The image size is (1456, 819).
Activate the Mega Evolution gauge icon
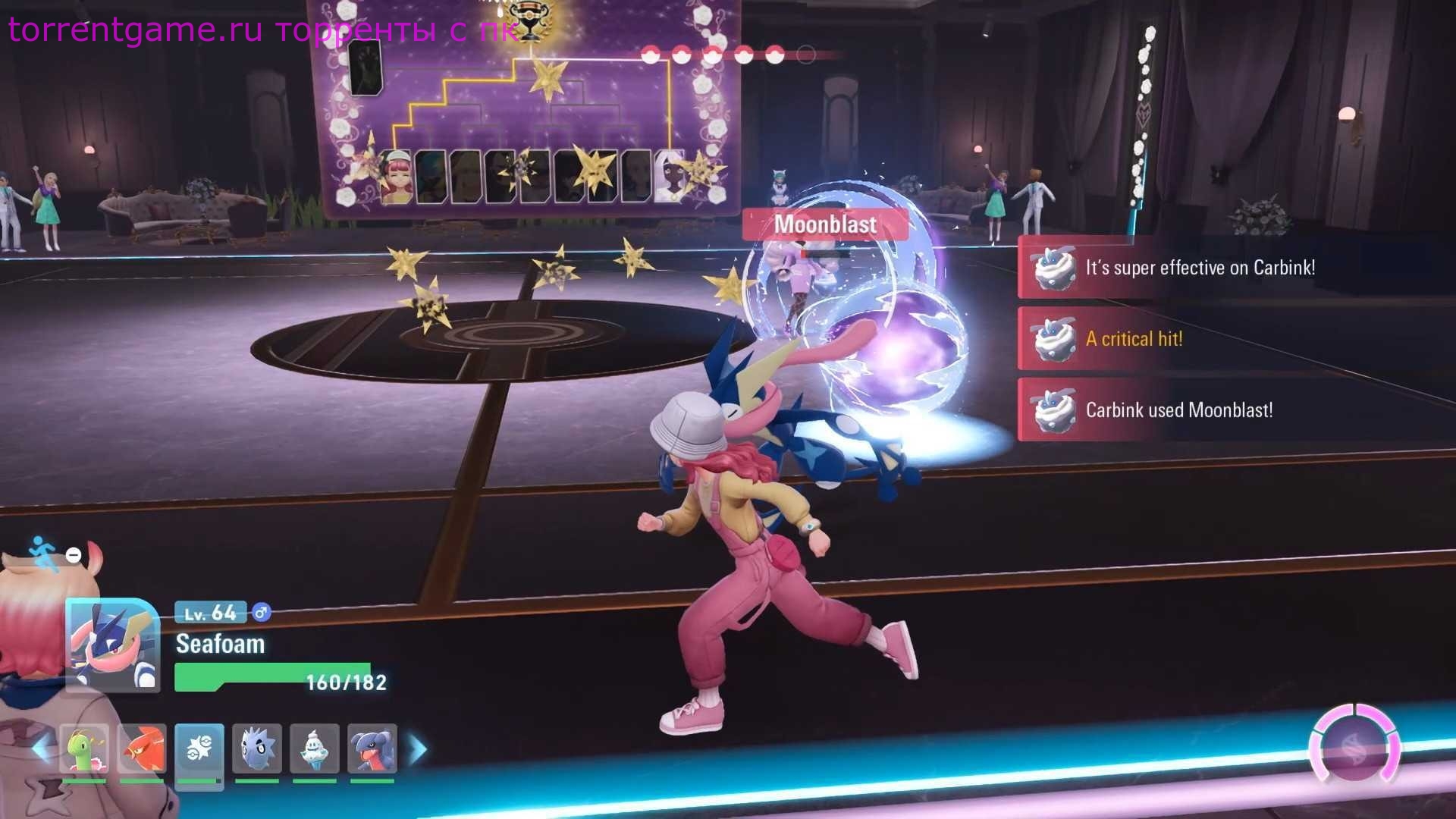[1354, 745]
